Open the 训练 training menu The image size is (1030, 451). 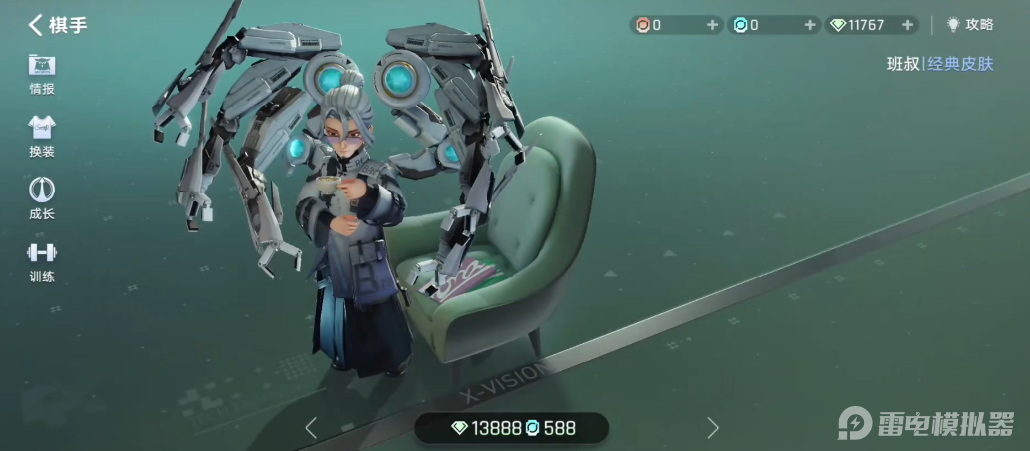pos(42,261)
